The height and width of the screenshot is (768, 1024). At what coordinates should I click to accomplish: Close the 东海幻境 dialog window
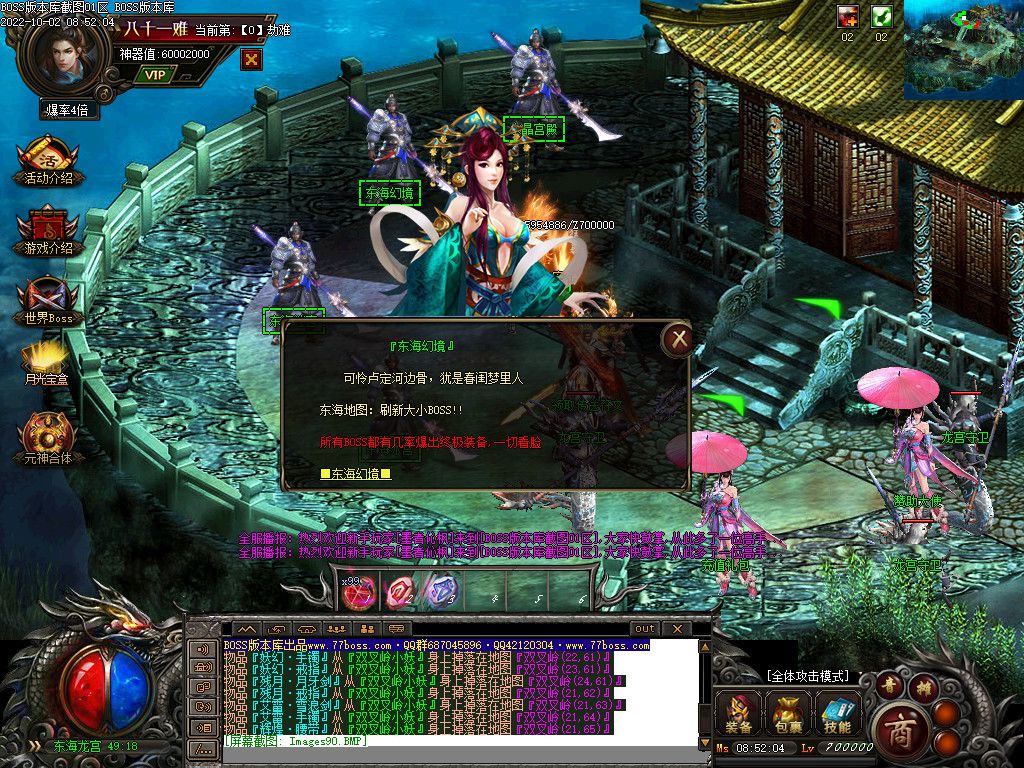(x=679, y=340)
